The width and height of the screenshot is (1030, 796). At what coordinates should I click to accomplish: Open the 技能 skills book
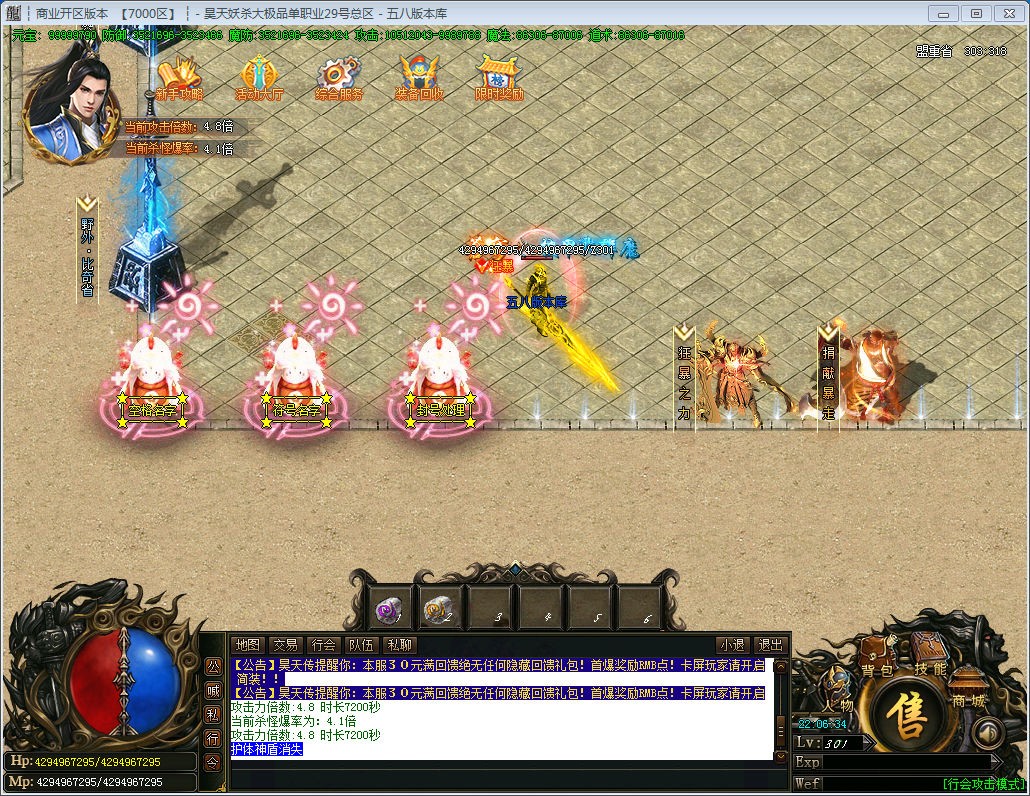[929, 662]
